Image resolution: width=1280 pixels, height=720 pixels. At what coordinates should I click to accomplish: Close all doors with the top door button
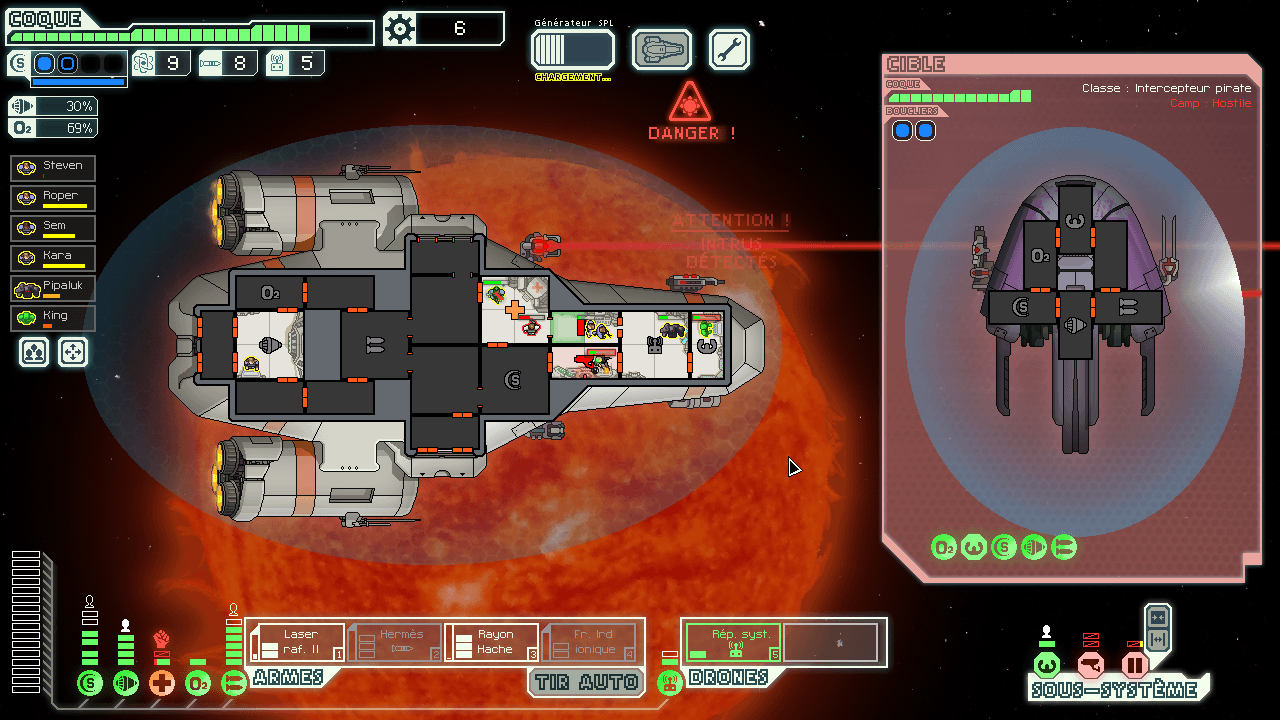point(1158,617)
